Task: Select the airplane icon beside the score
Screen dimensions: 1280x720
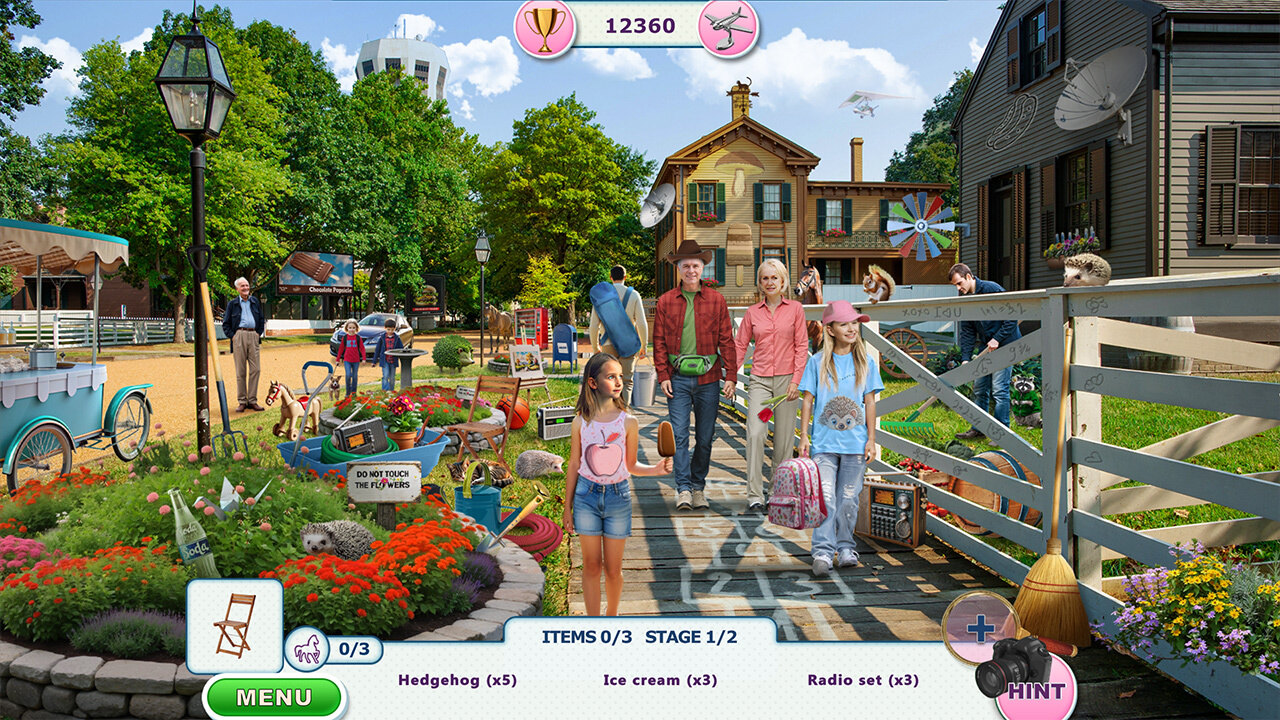Action: (728, 27)
